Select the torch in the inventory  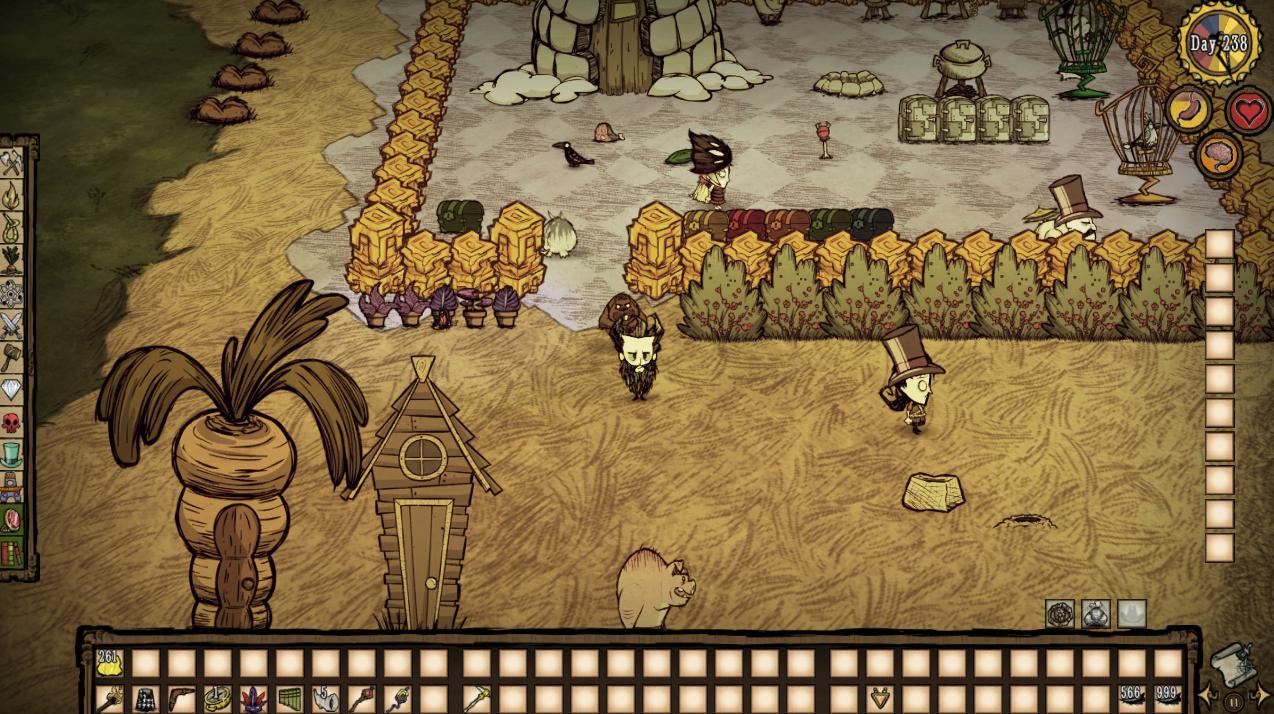(108, 698)
